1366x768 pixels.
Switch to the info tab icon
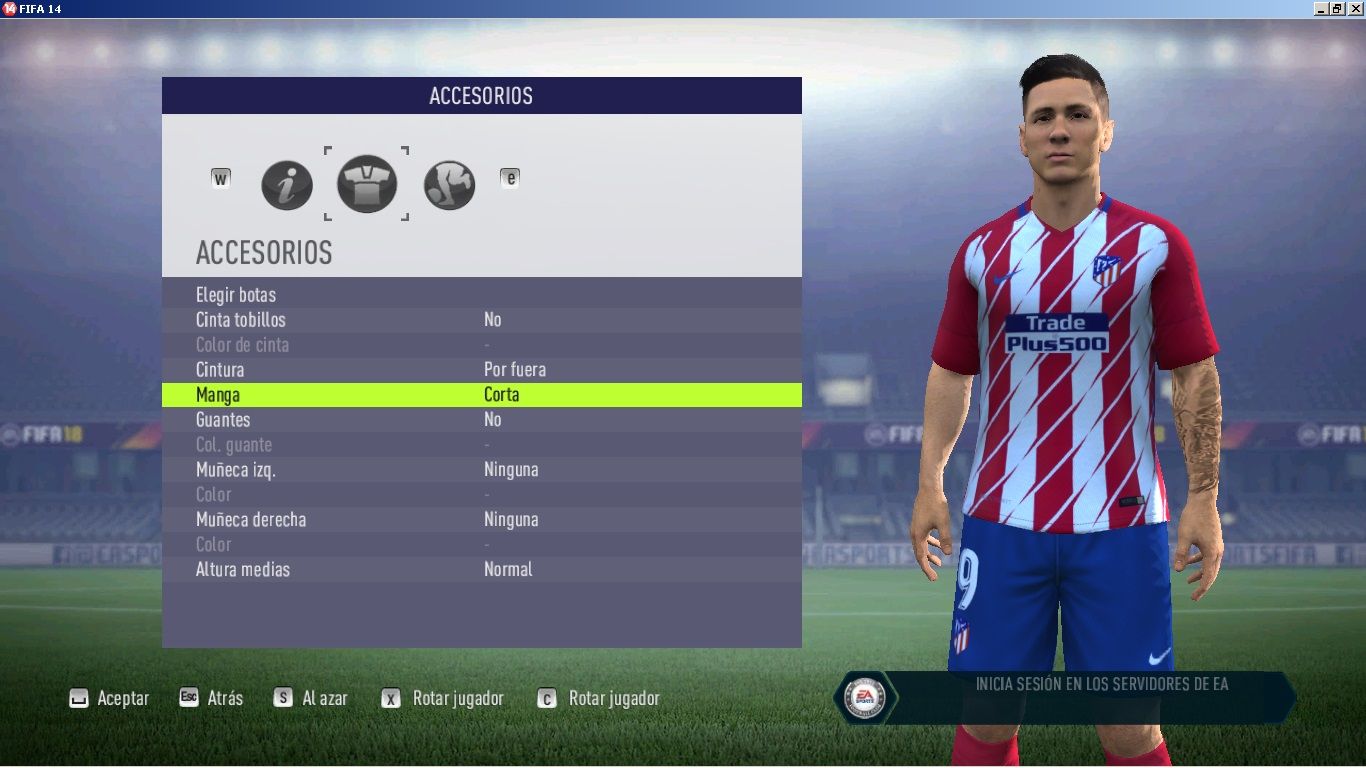coord(287,185)
